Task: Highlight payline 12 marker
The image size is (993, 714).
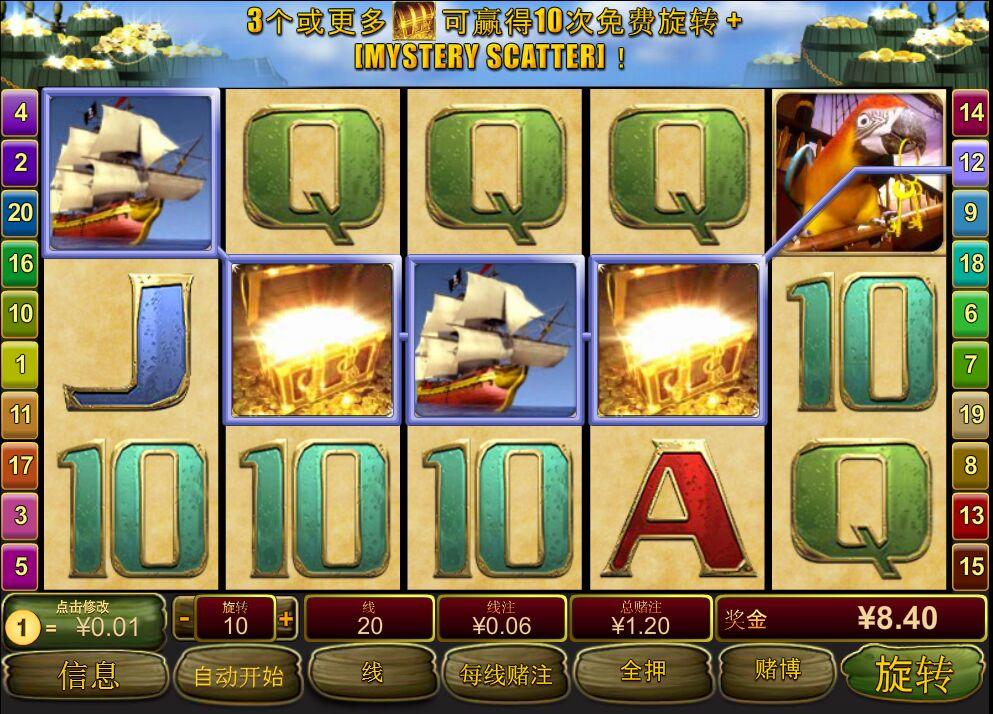Action: tap(971, 163)
